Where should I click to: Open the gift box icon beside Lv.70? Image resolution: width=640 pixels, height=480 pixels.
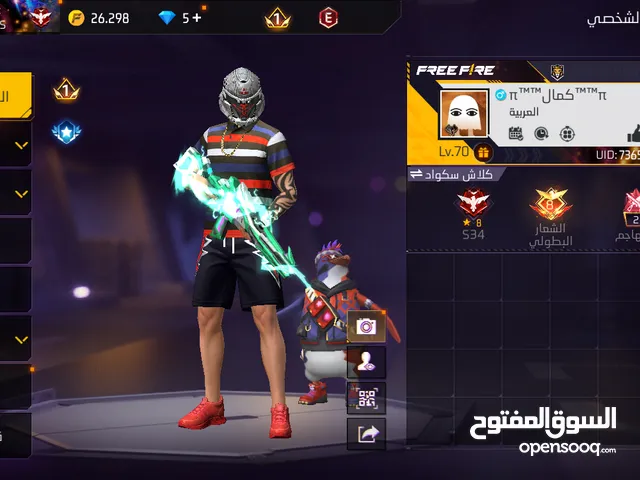pyautogui.click(x=484, y=152)
